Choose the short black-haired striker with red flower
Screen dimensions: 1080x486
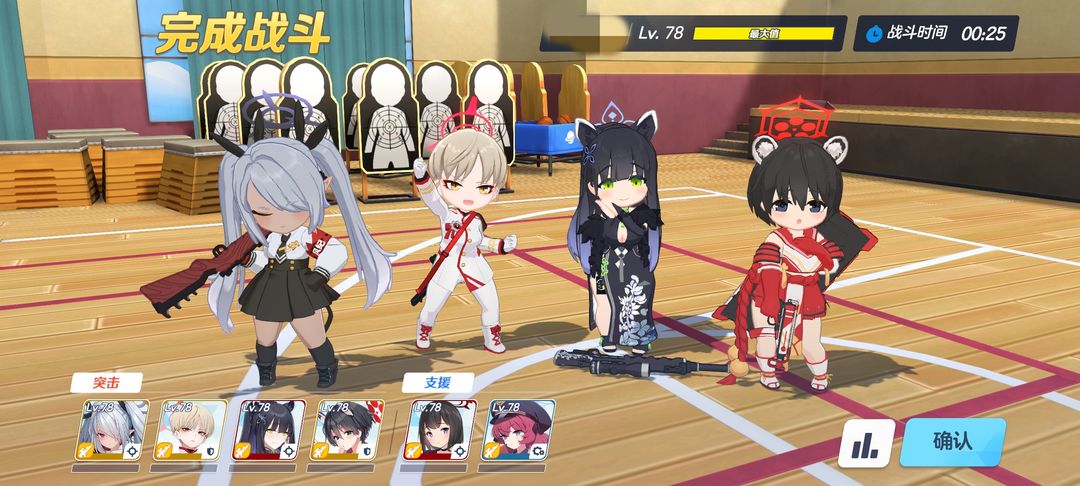(348, 430)
